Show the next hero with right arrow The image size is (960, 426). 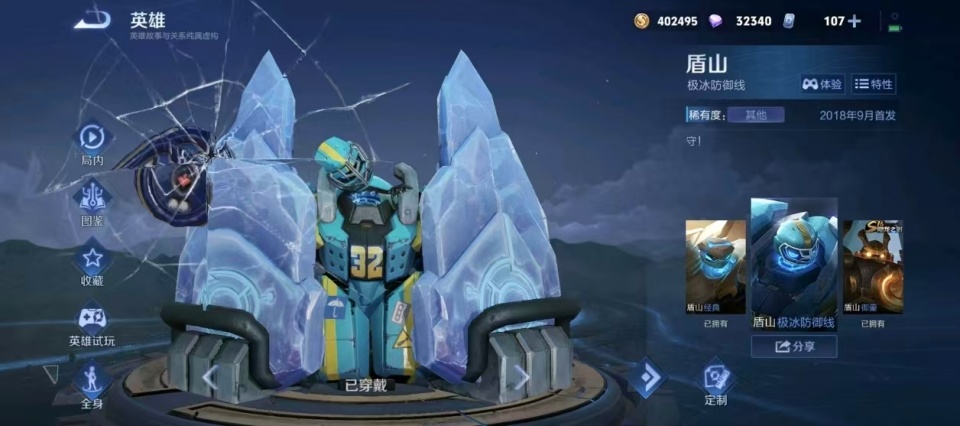coord(521,377)
